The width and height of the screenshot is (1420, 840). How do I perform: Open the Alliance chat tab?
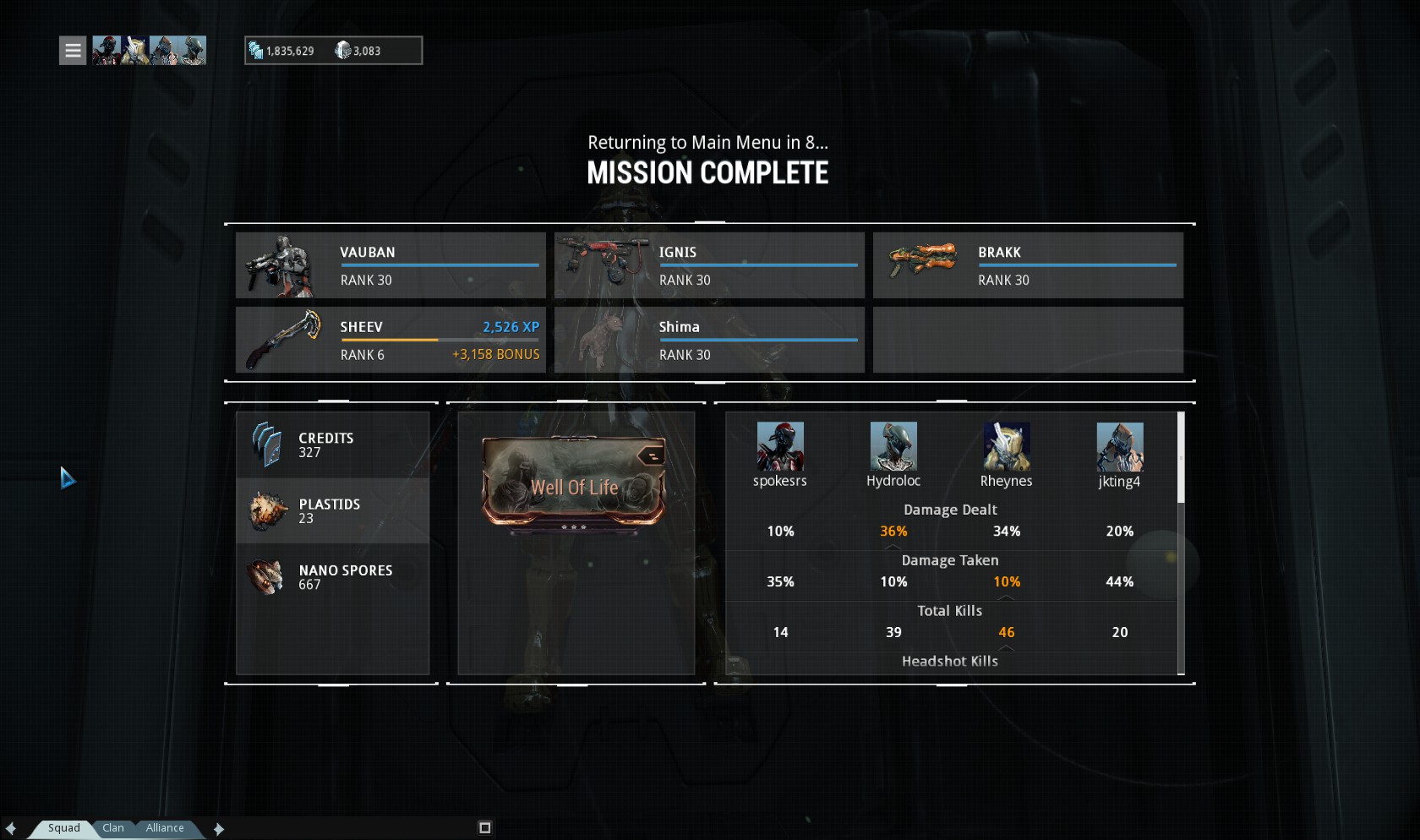(x=165, y=828)
